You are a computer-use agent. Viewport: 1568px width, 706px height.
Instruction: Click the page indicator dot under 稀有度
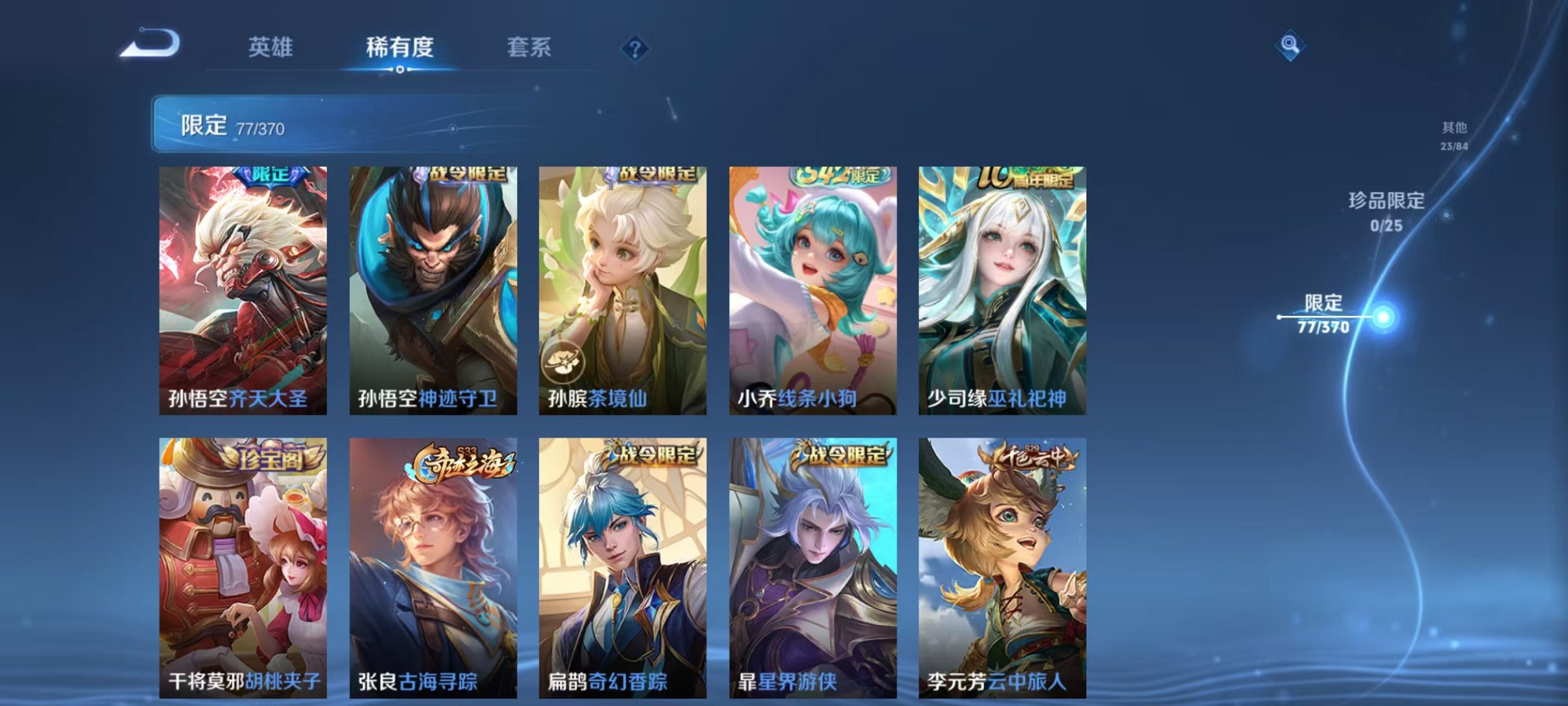[x=400, y=71]
